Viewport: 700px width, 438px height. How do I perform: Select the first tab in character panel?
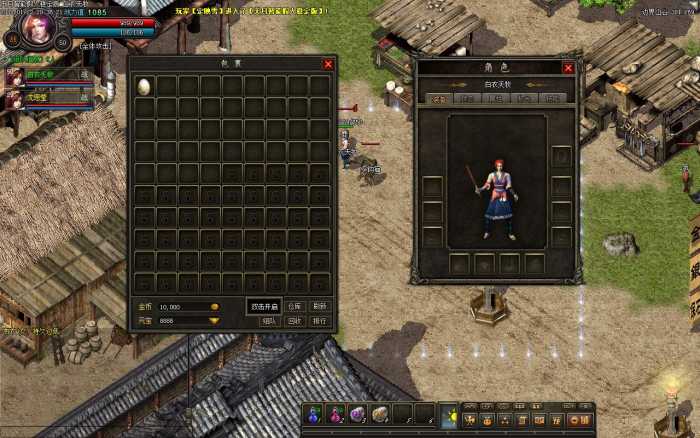pos(439,99)
